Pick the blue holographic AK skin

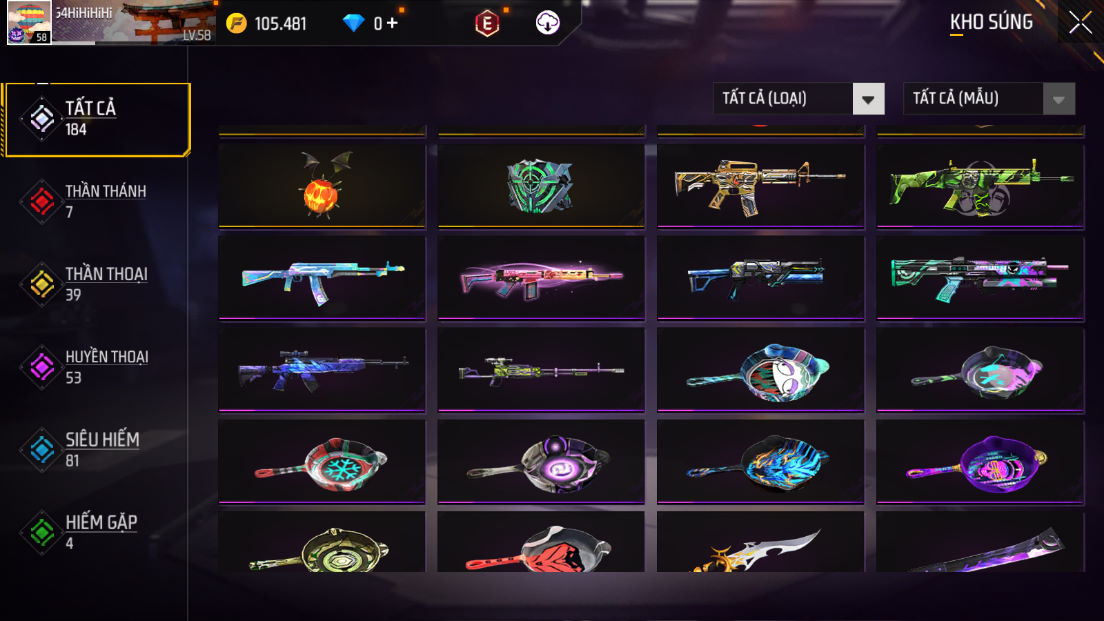(x=321, y=277)
